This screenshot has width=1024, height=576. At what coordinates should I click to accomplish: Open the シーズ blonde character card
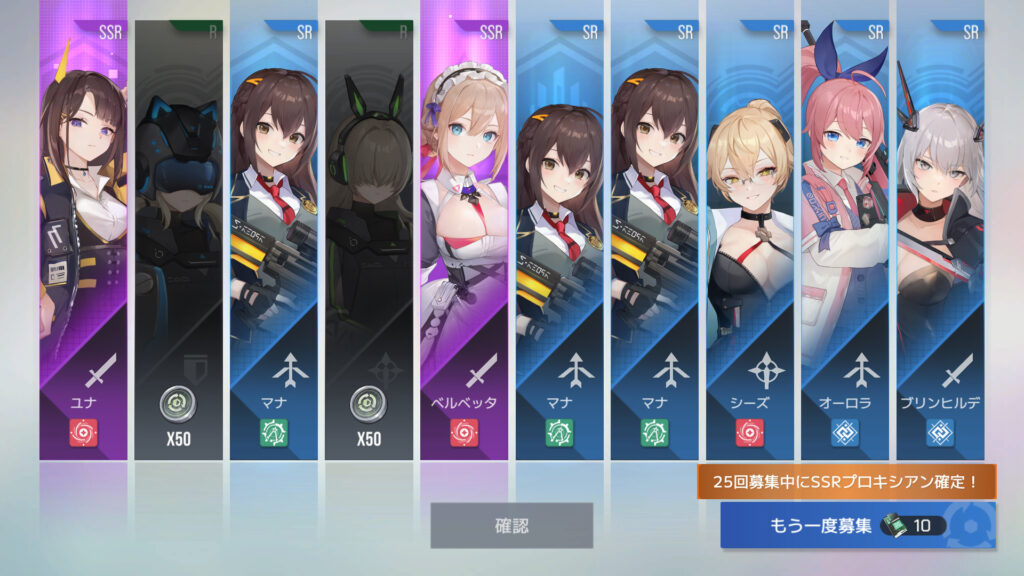(x=749, y=240)
